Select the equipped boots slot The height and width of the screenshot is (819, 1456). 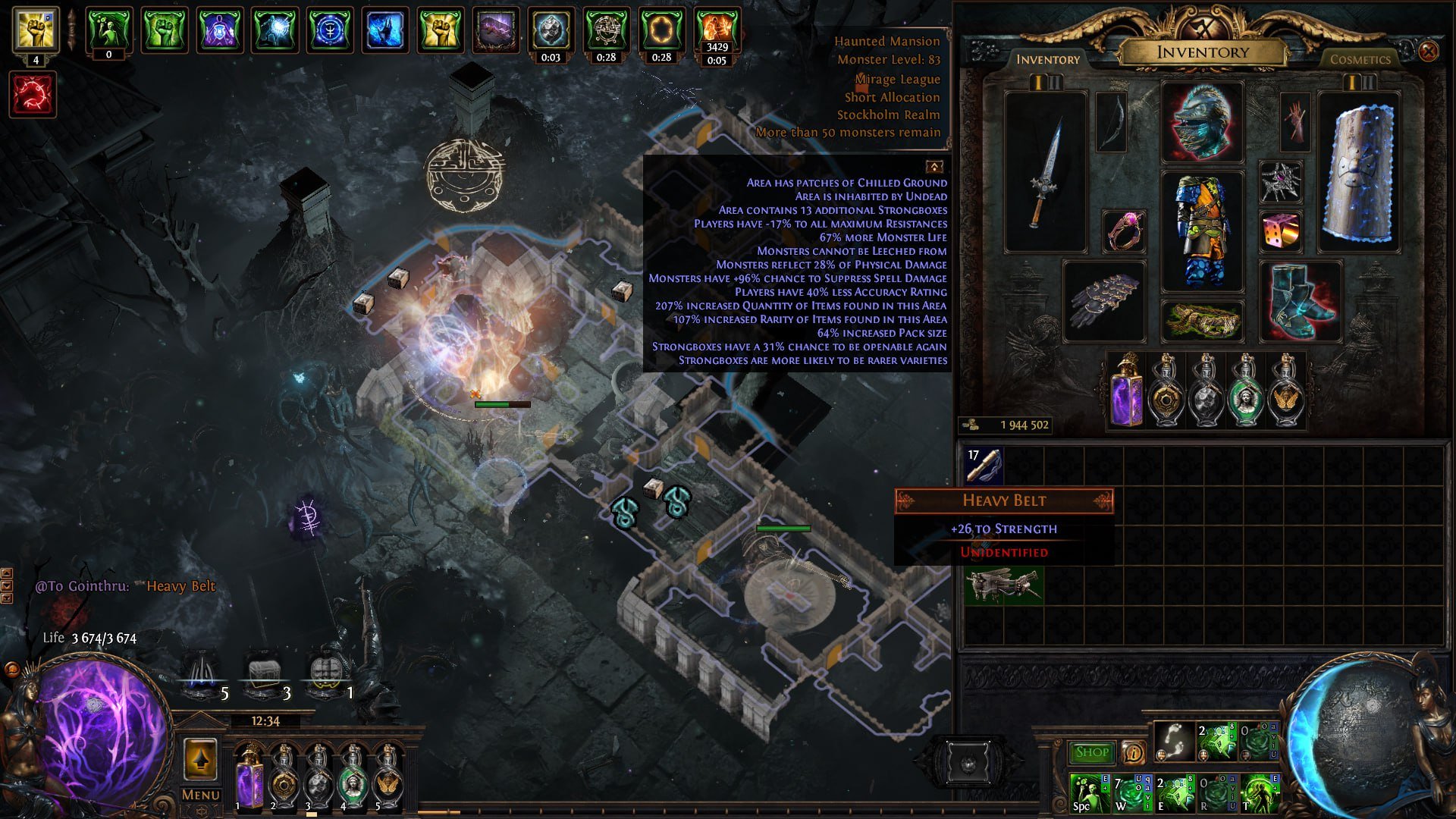pos(1300,301)
